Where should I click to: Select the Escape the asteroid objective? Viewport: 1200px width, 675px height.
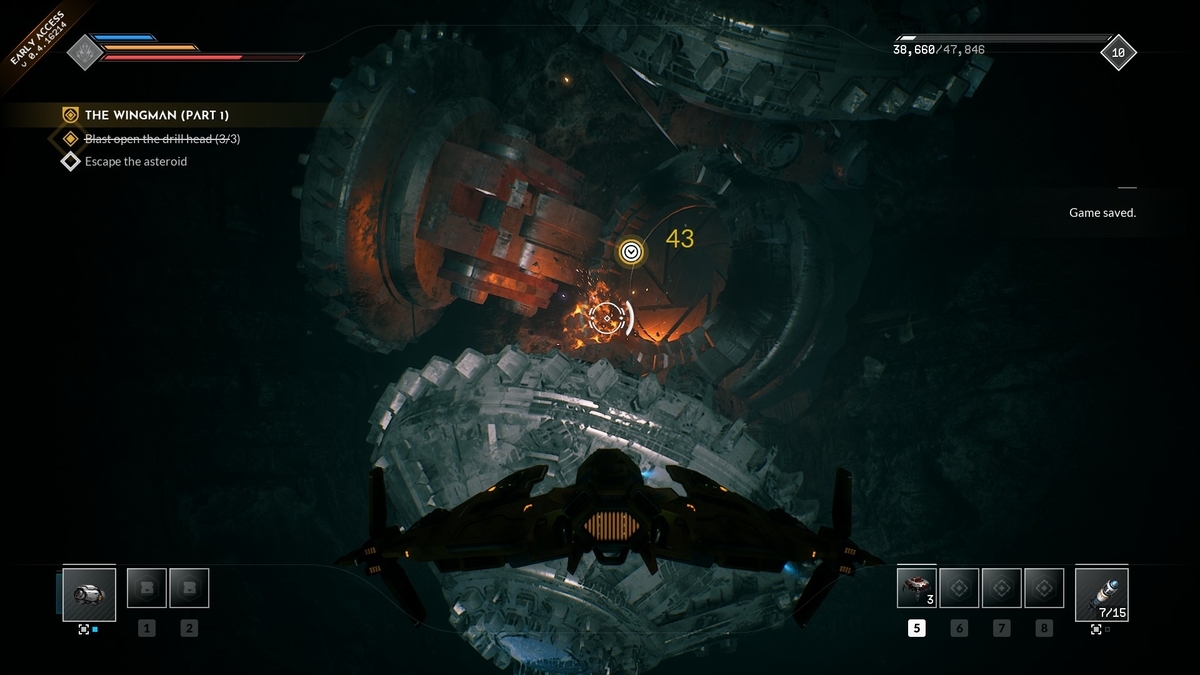(135, 161)
